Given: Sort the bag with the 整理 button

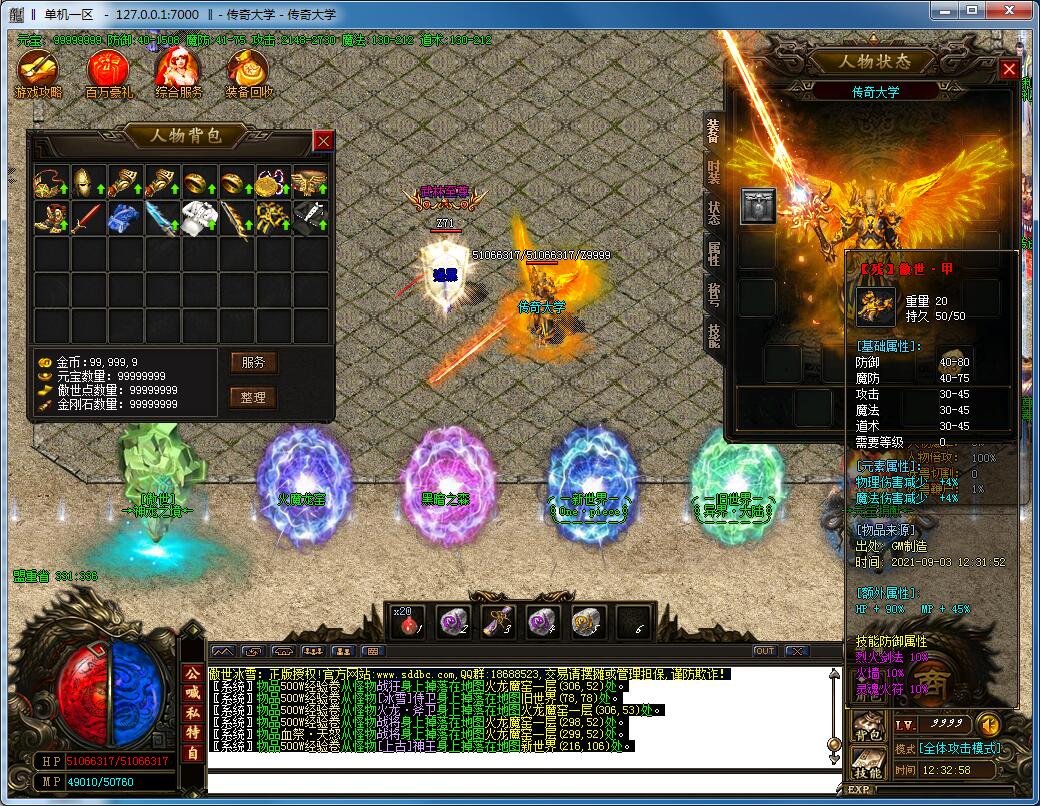Looking at the screenshot, I should pos(253,397).
